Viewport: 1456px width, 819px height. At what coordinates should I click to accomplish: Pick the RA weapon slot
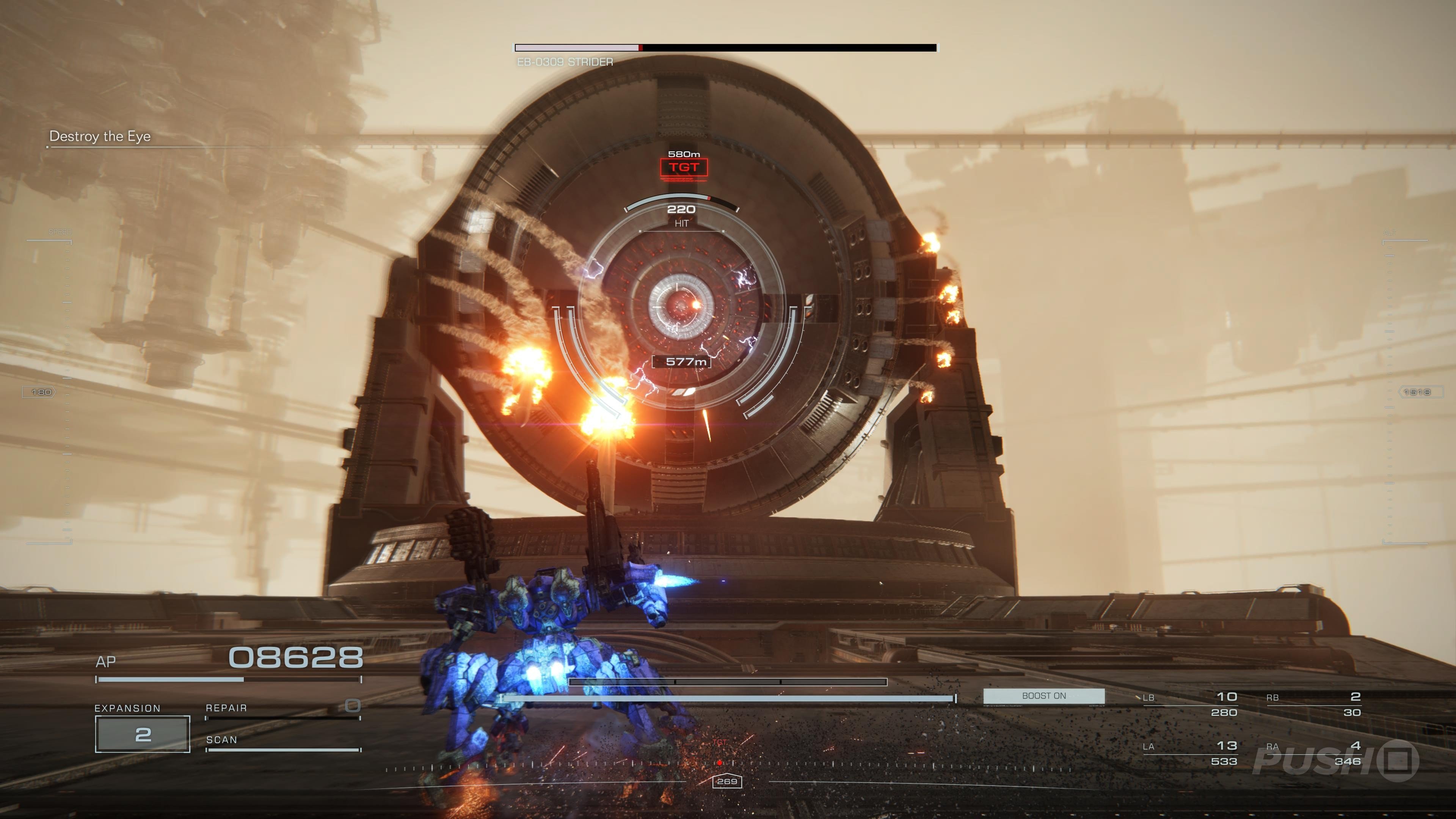pyautogui.click(x=1313, y=753)
